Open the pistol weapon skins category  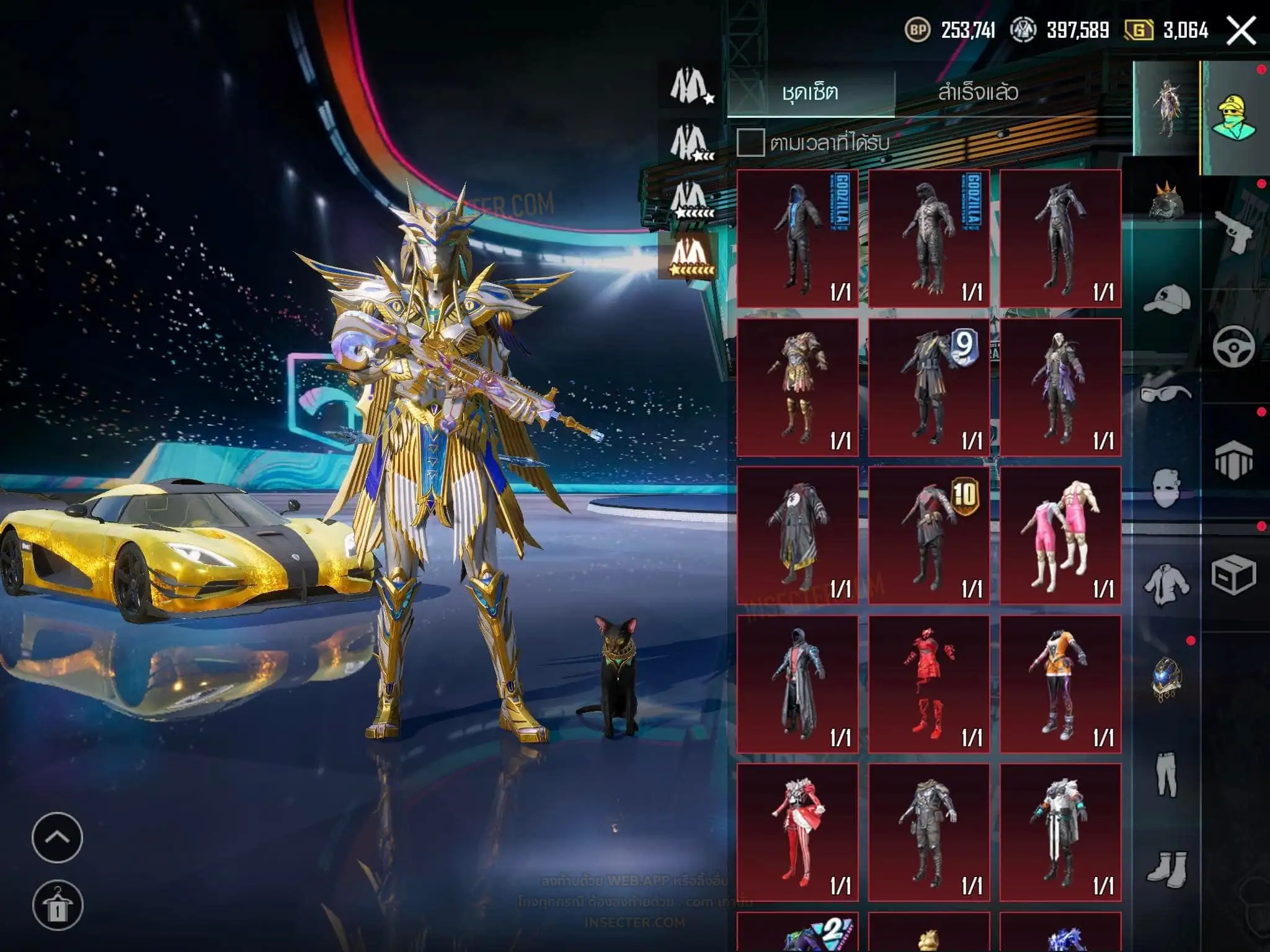tap(1233, 231)
